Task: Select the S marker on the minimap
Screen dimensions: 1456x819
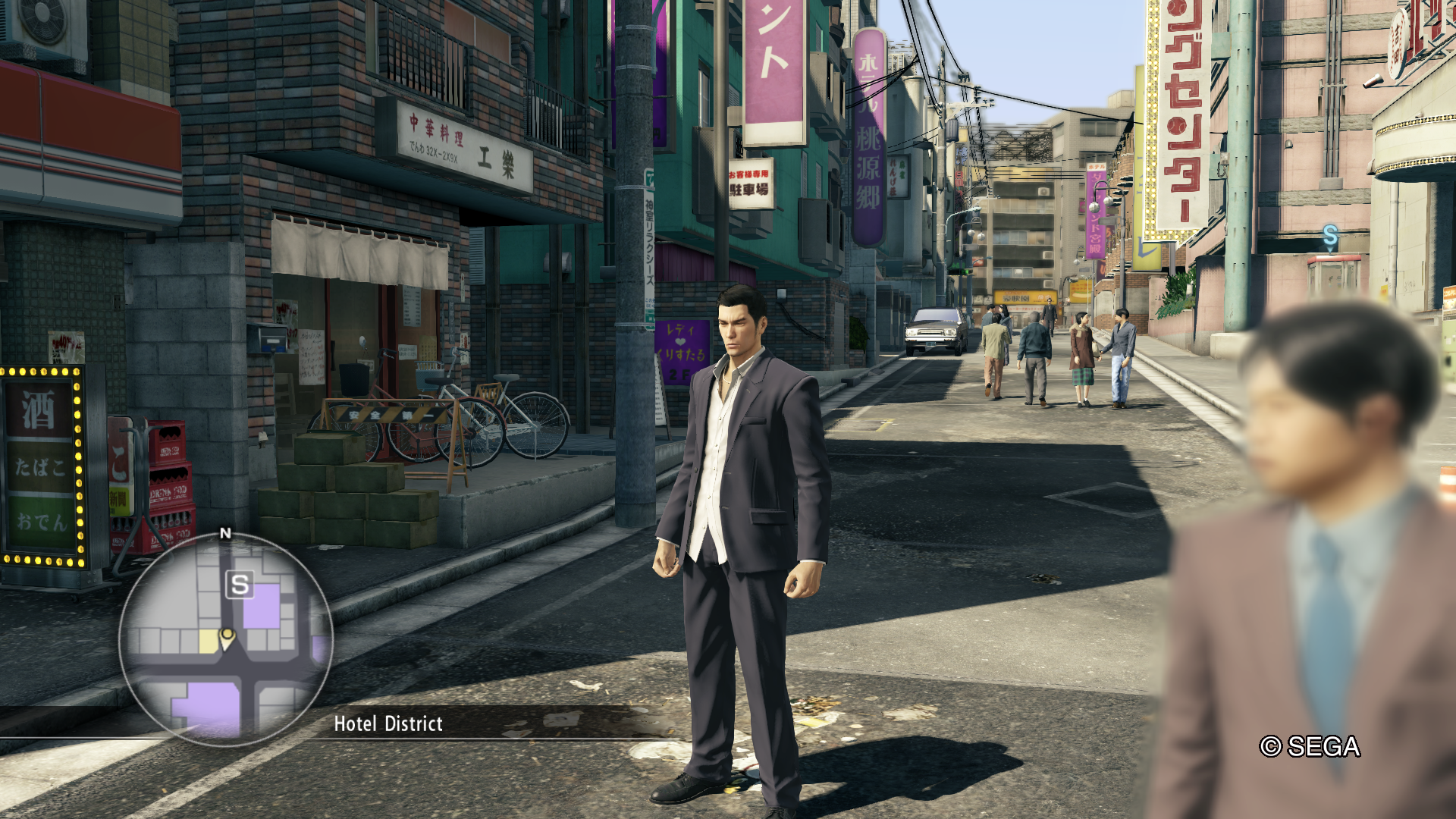Action: click(x=240, y=585)
